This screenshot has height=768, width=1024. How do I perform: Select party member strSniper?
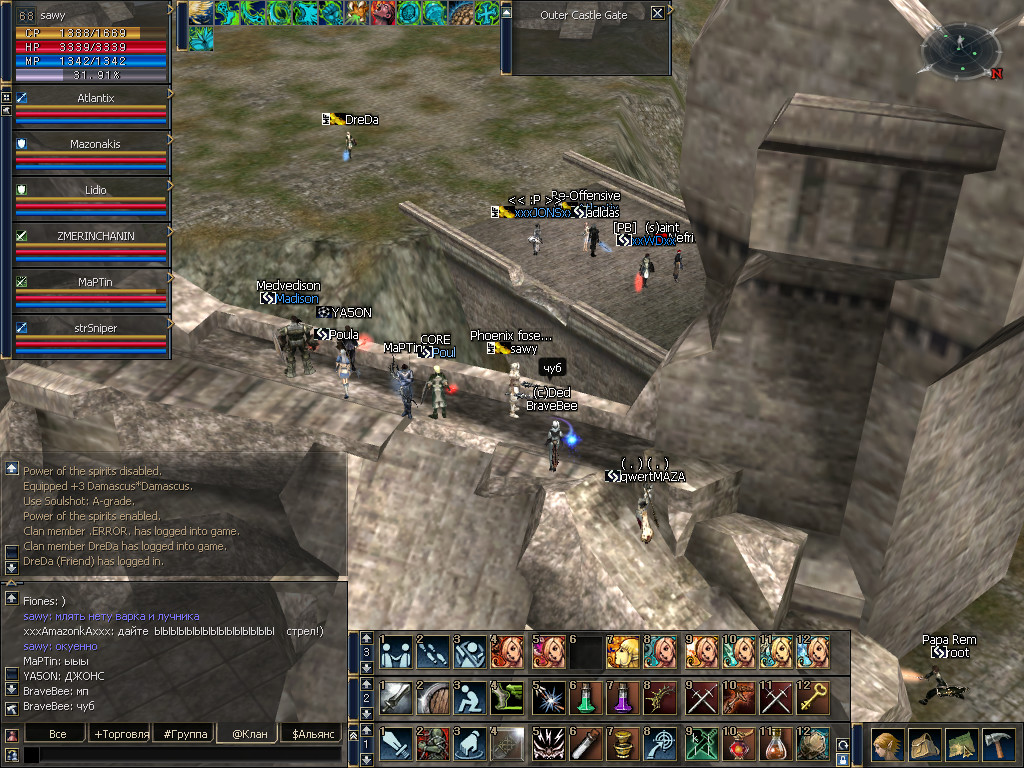(95, 327)
